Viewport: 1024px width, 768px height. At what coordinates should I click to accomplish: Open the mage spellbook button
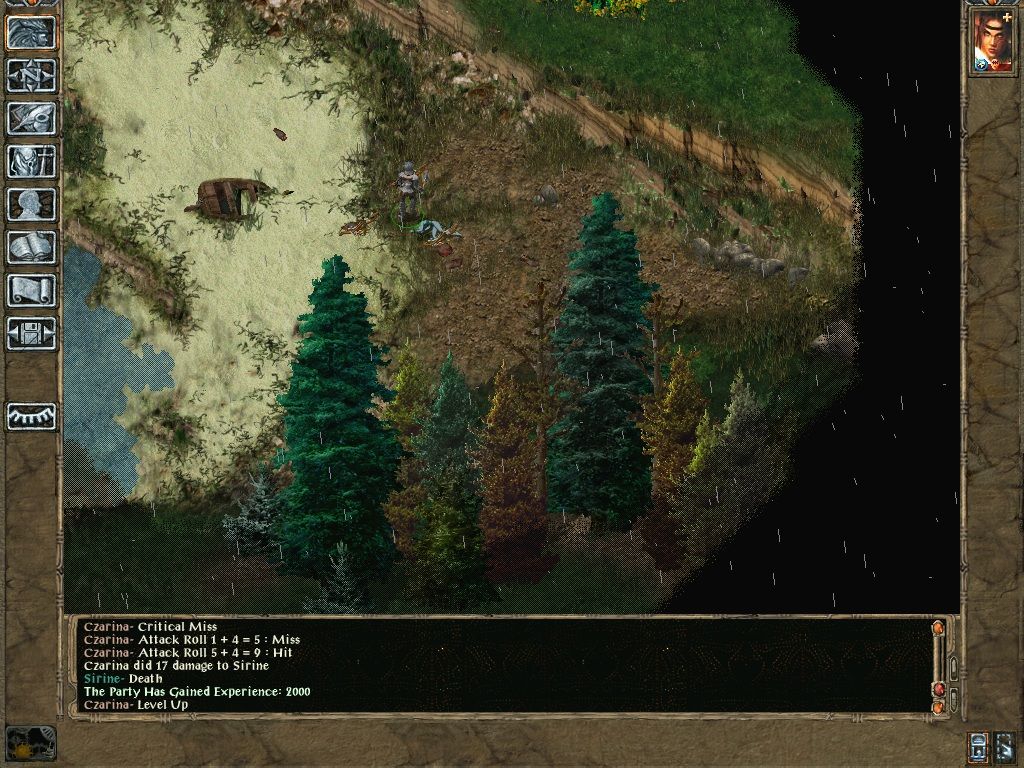point(31,247)
